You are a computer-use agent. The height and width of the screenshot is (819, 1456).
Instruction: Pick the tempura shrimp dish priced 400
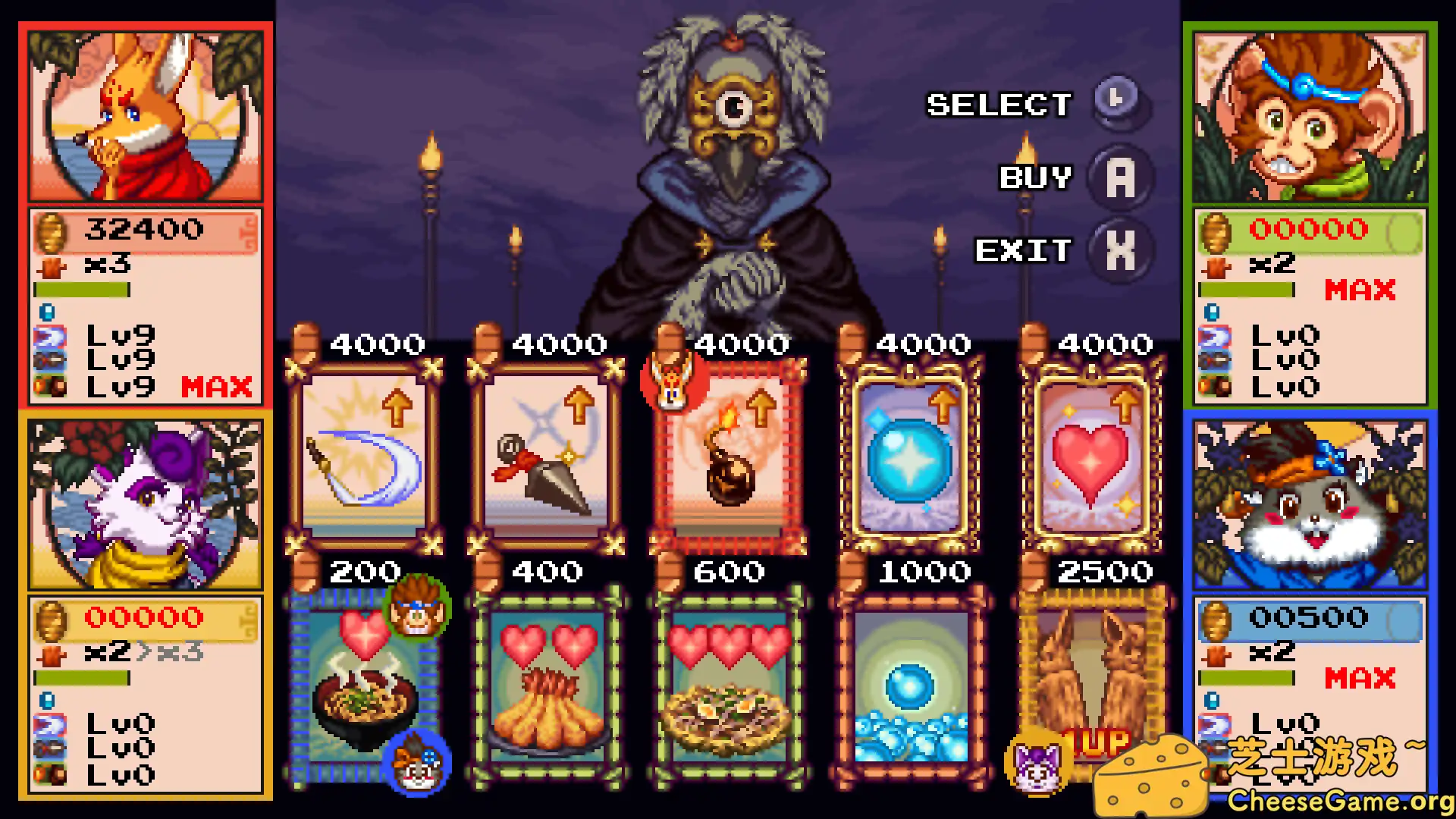pos(548,682)
